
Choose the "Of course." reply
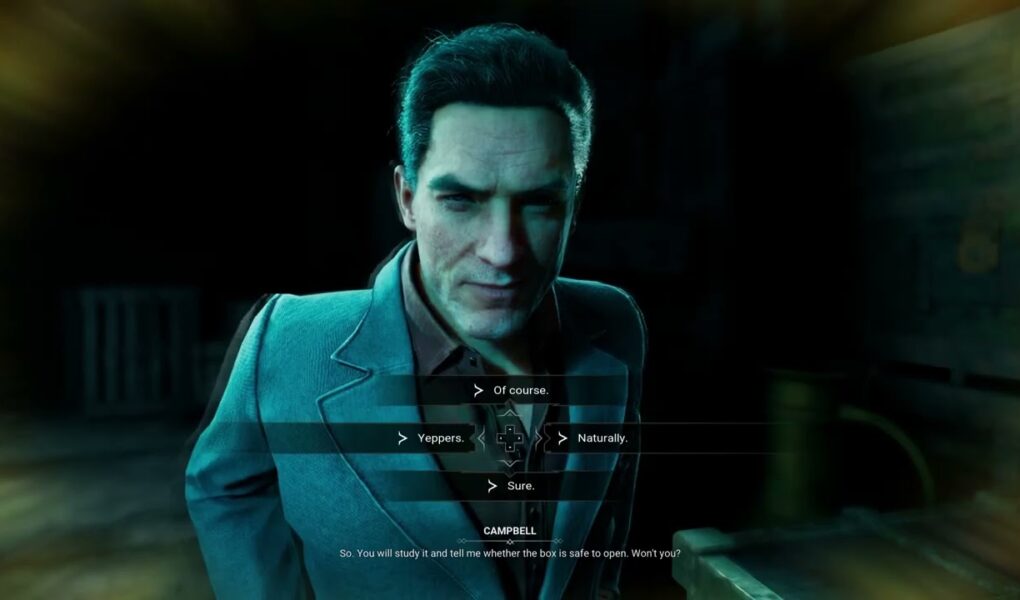(x=520, y=390)
